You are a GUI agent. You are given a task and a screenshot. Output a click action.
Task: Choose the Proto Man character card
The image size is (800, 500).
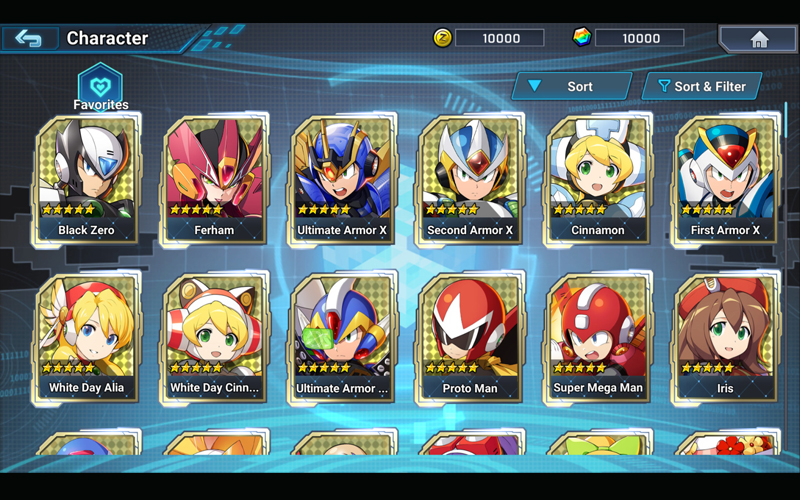click(x=470, y=338)
